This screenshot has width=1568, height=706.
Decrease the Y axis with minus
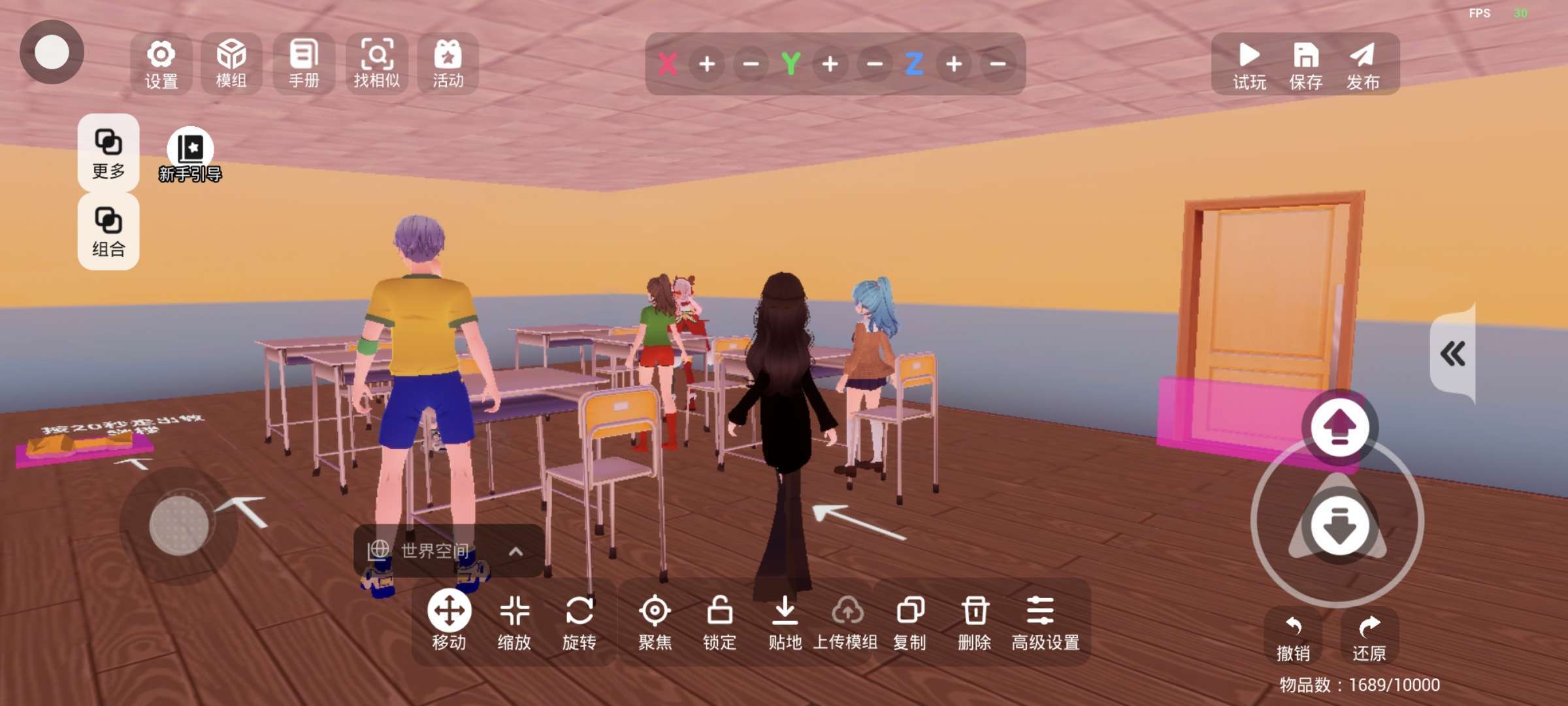tap(875, 64)
